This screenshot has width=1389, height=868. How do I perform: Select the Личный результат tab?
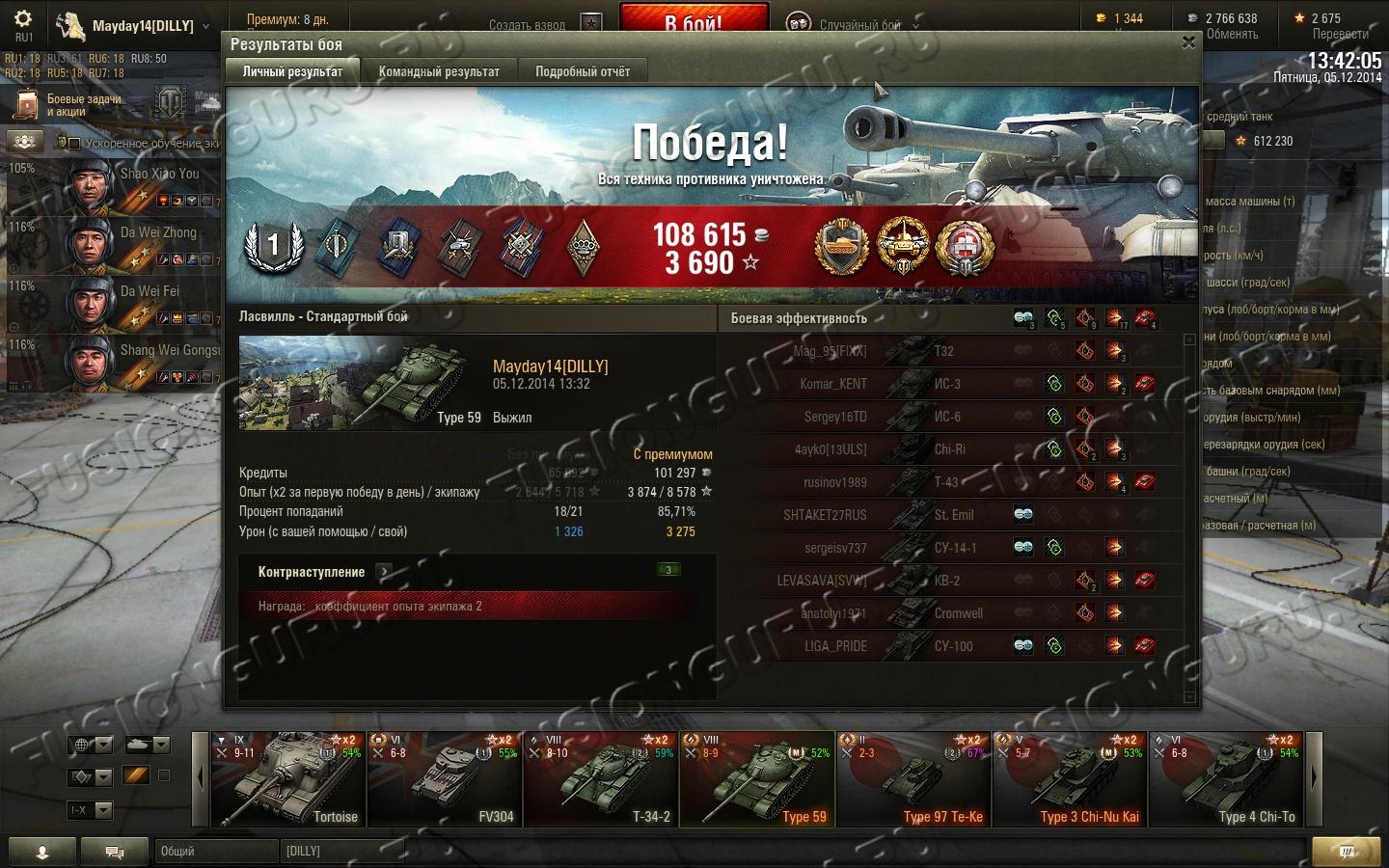[x=292, y=71]
